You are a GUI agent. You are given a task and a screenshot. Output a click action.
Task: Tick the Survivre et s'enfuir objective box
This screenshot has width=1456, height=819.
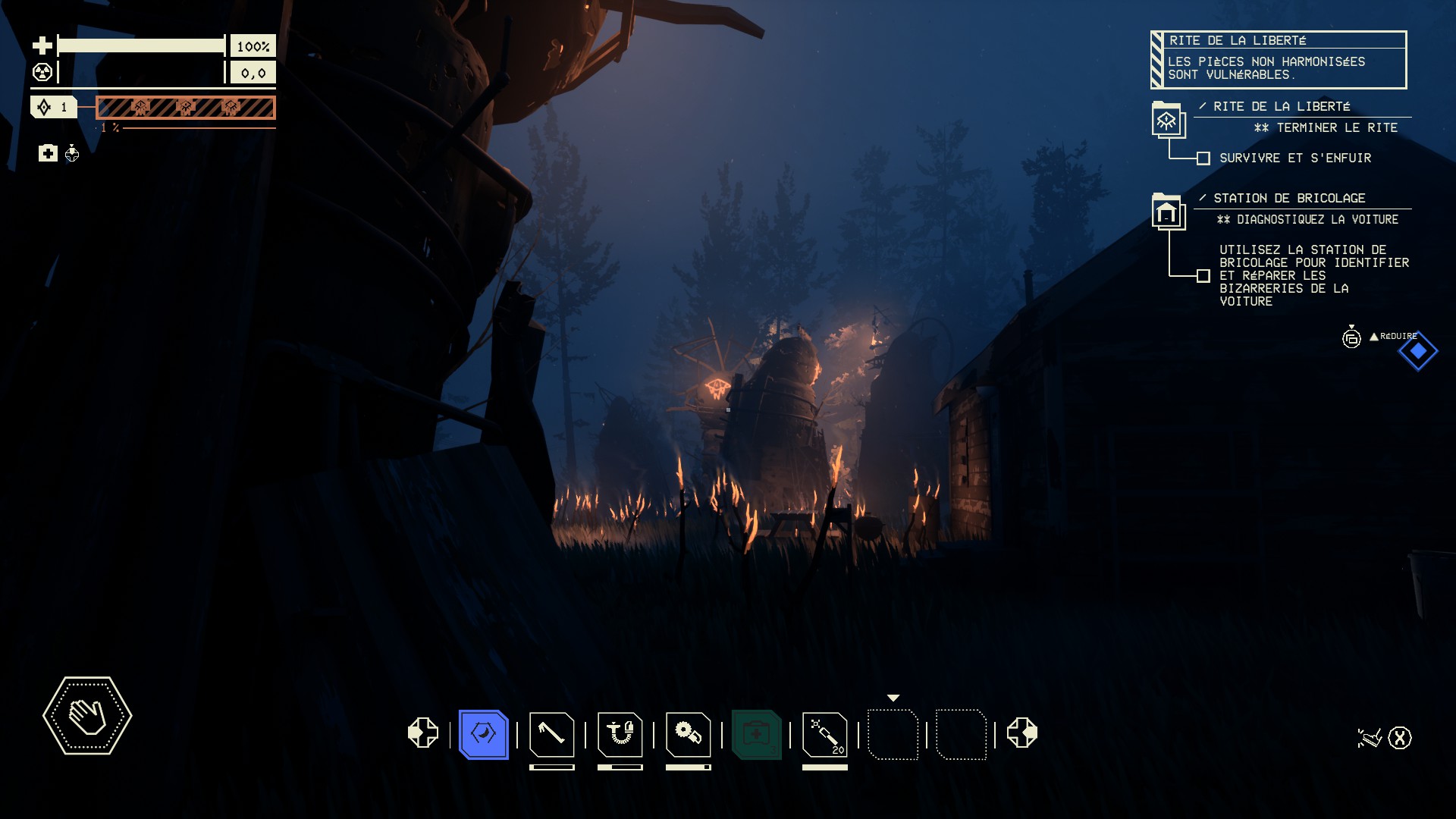coord(1203,158)
